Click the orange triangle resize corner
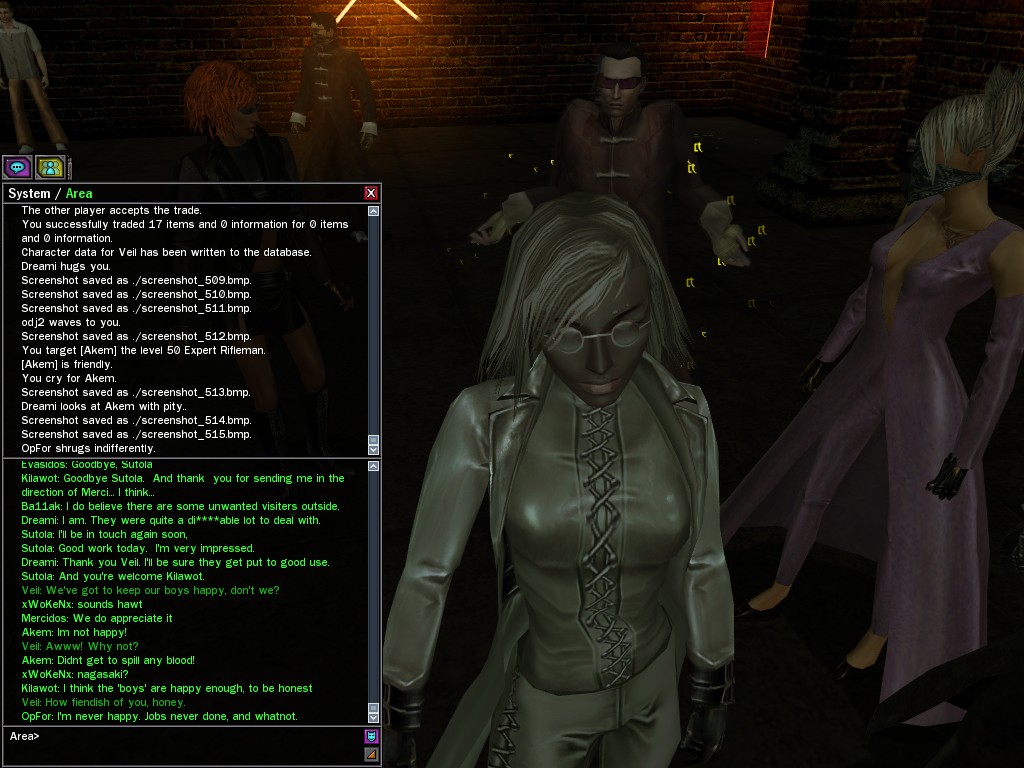The image size is (1024, 768). (x=372, y=755)
